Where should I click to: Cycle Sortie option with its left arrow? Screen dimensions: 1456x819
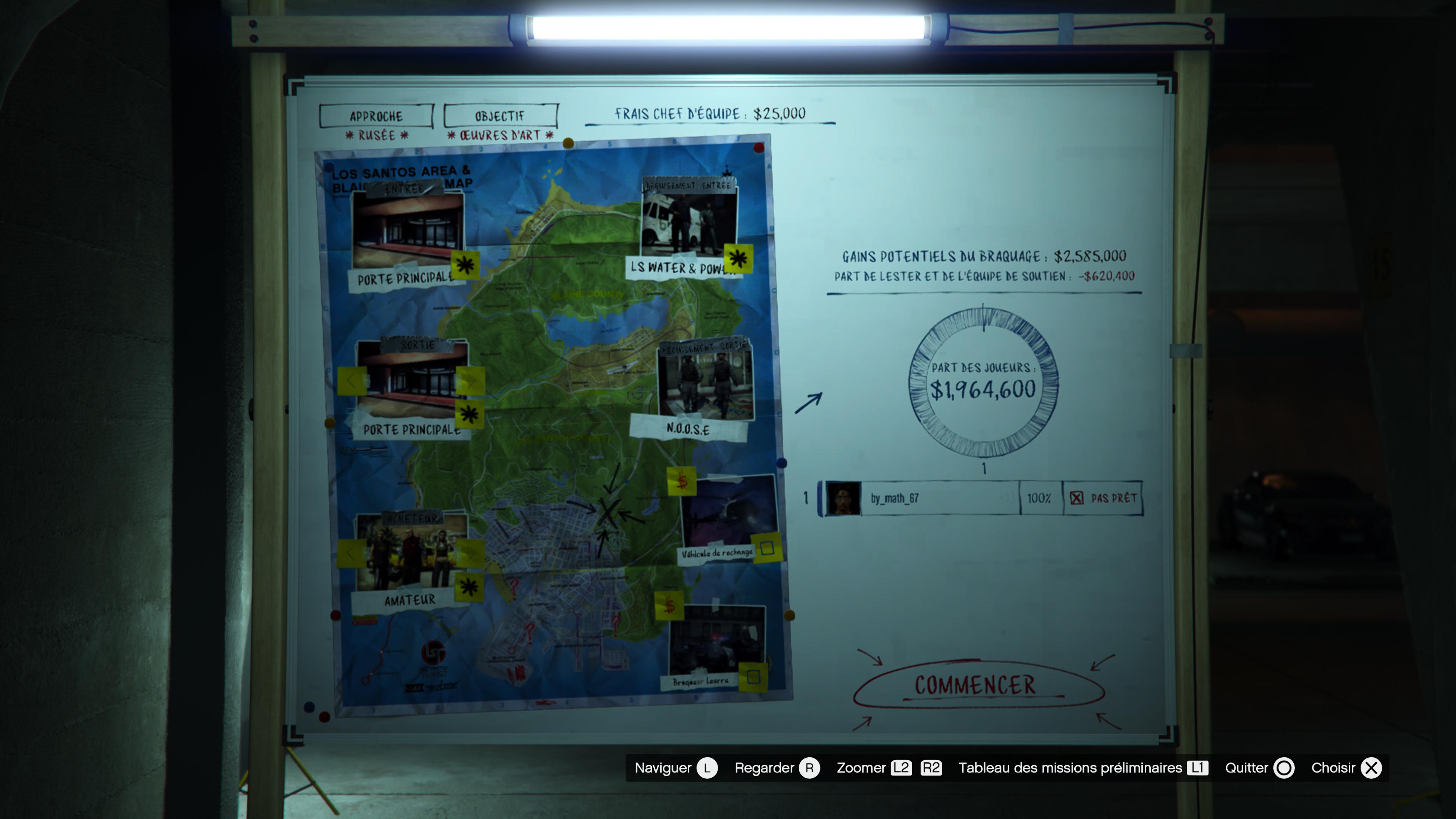click(x=351, y=381)
